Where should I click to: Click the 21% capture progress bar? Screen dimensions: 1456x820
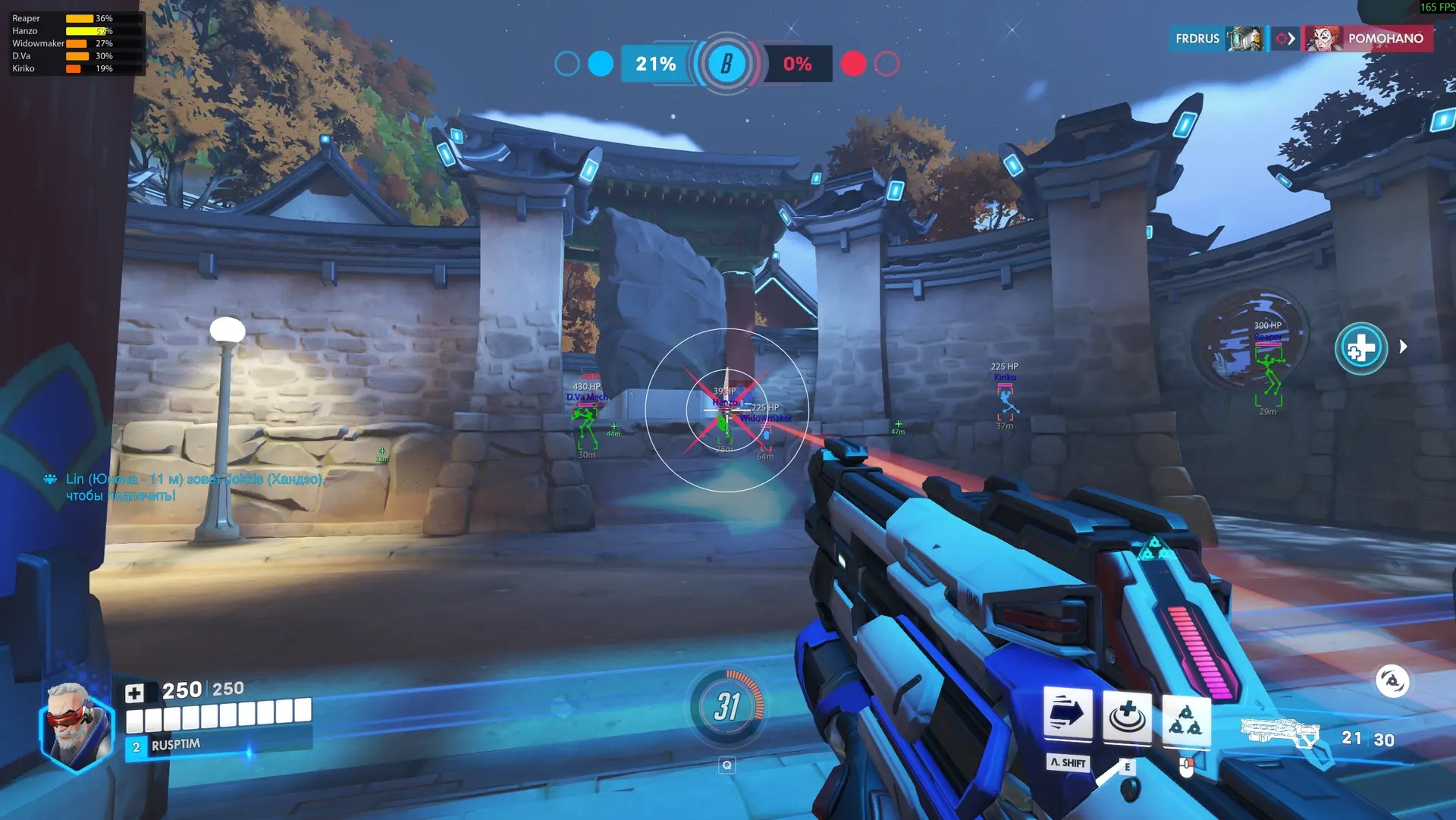click(654, 65)
